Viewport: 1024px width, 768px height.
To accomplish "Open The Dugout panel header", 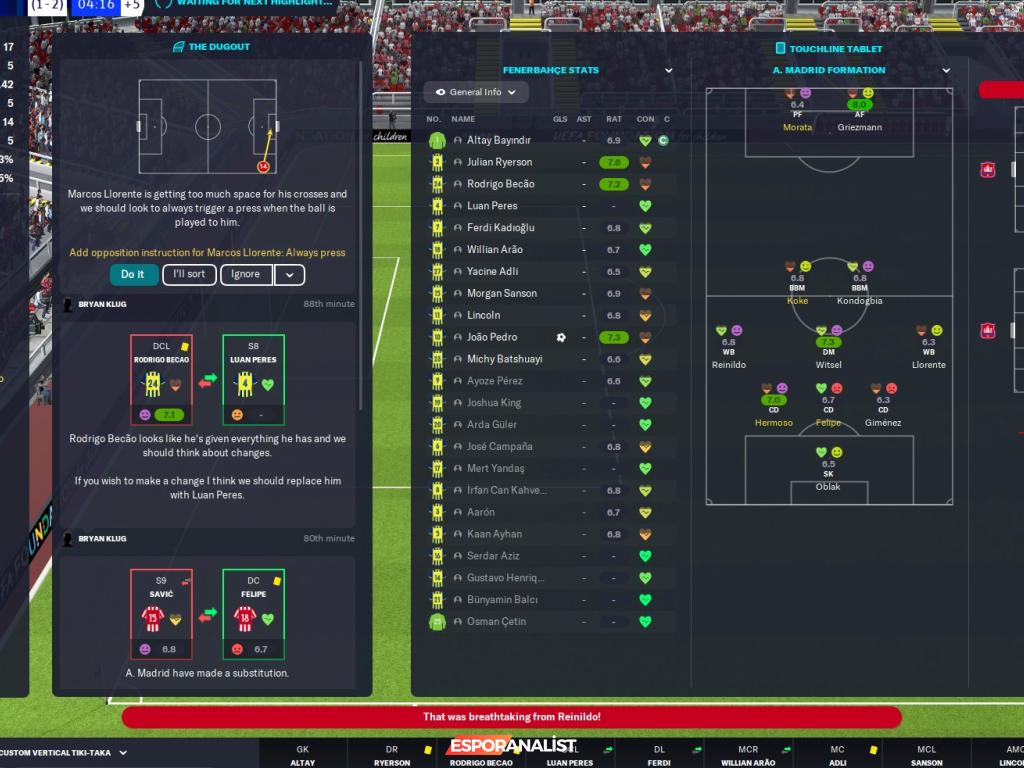I will 212,47.
